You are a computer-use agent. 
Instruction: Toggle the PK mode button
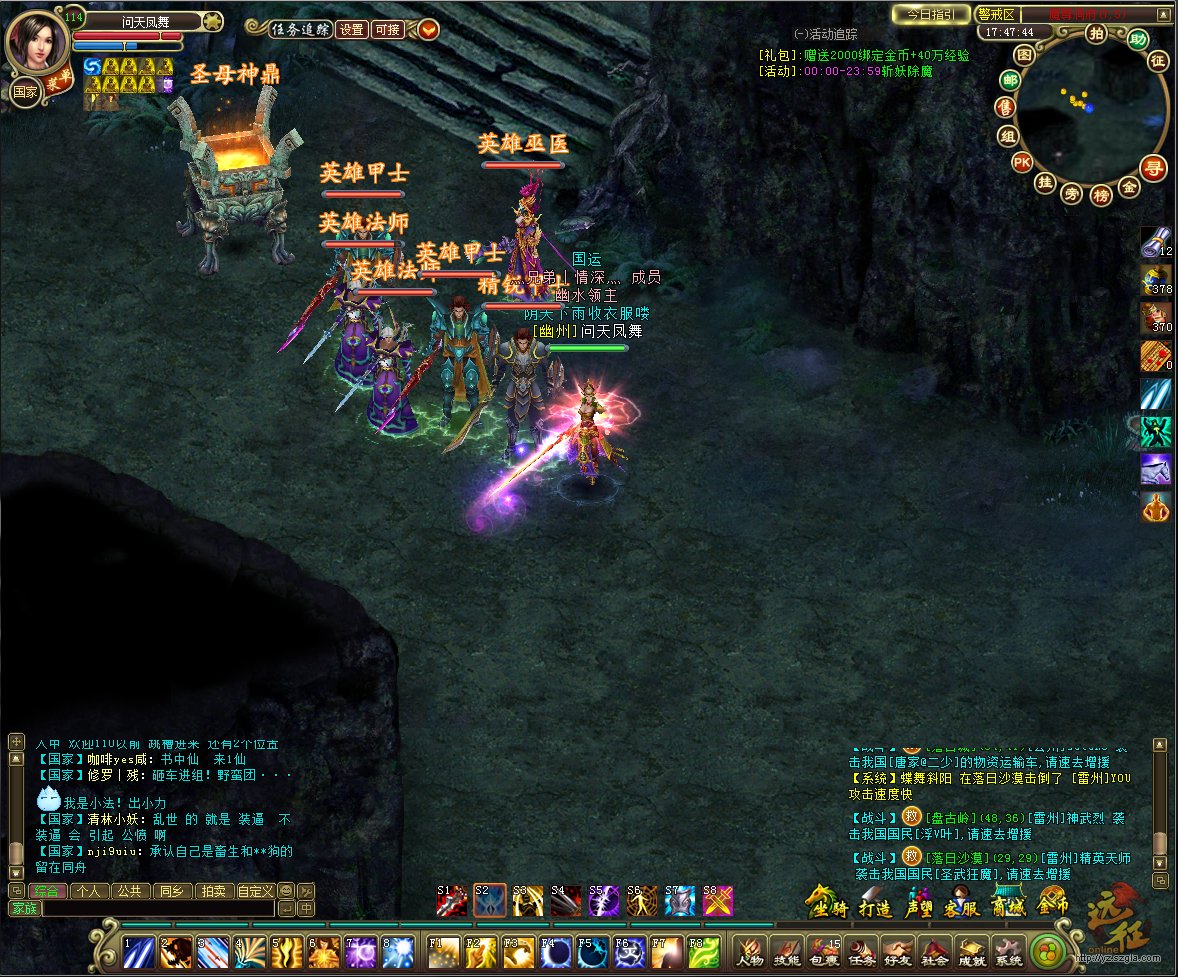click(x=1021, y=161)
